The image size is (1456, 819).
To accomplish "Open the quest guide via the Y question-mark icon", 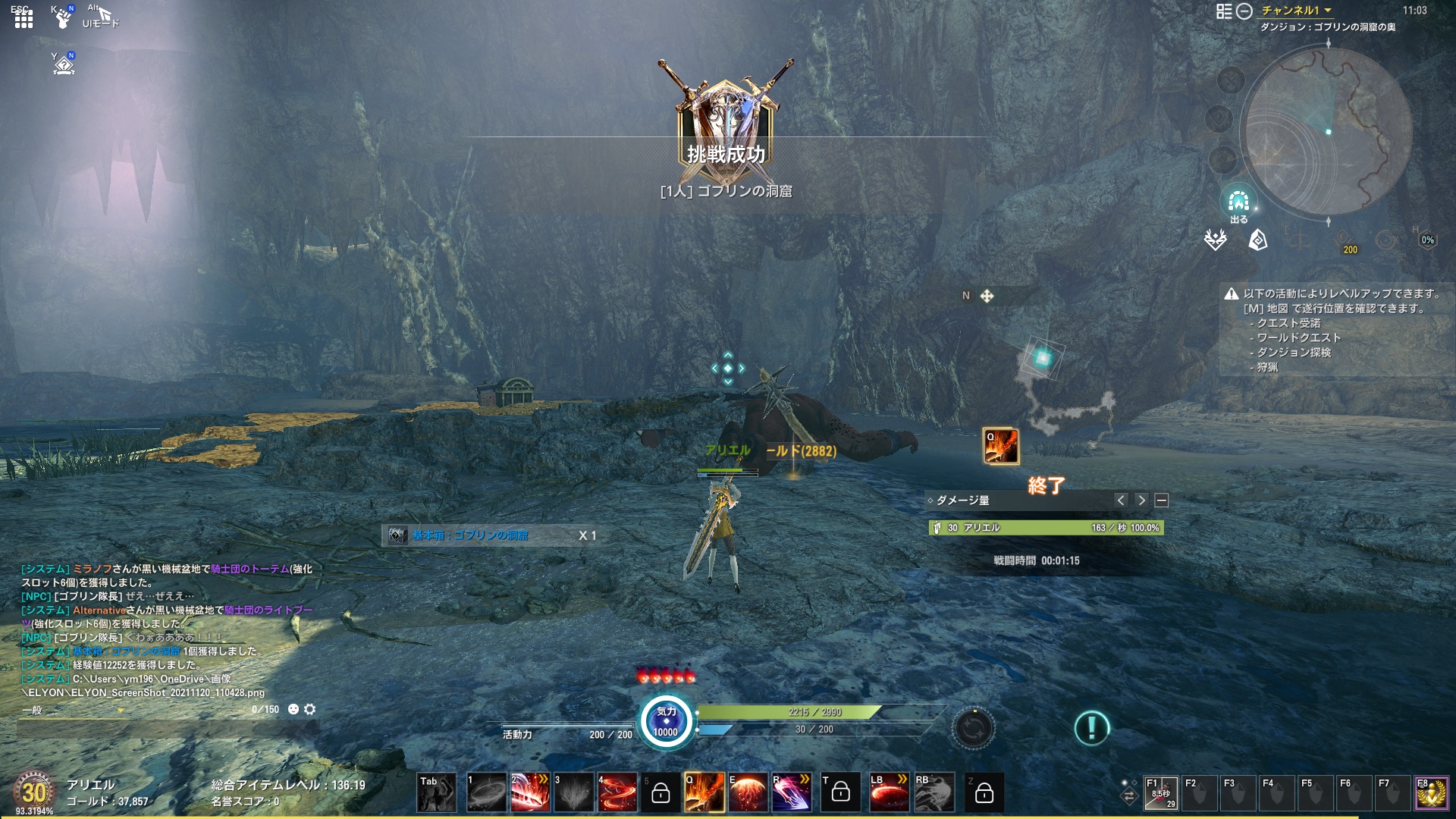I will (x=65, y=65).
